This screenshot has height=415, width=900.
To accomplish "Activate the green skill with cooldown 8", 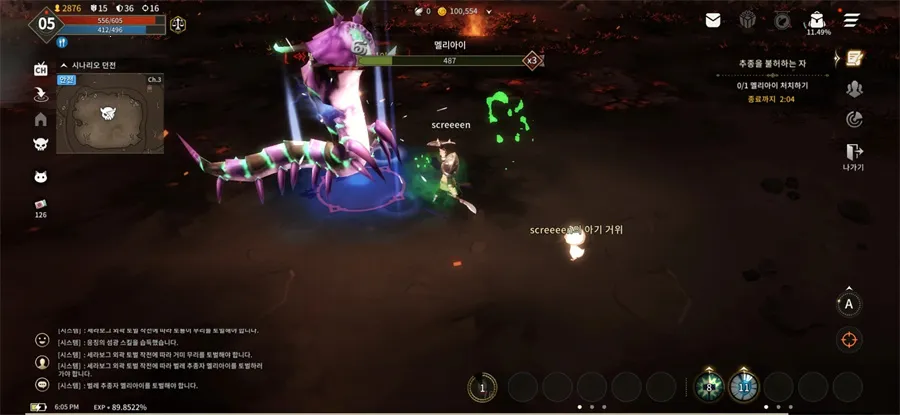I will [709, 386].
